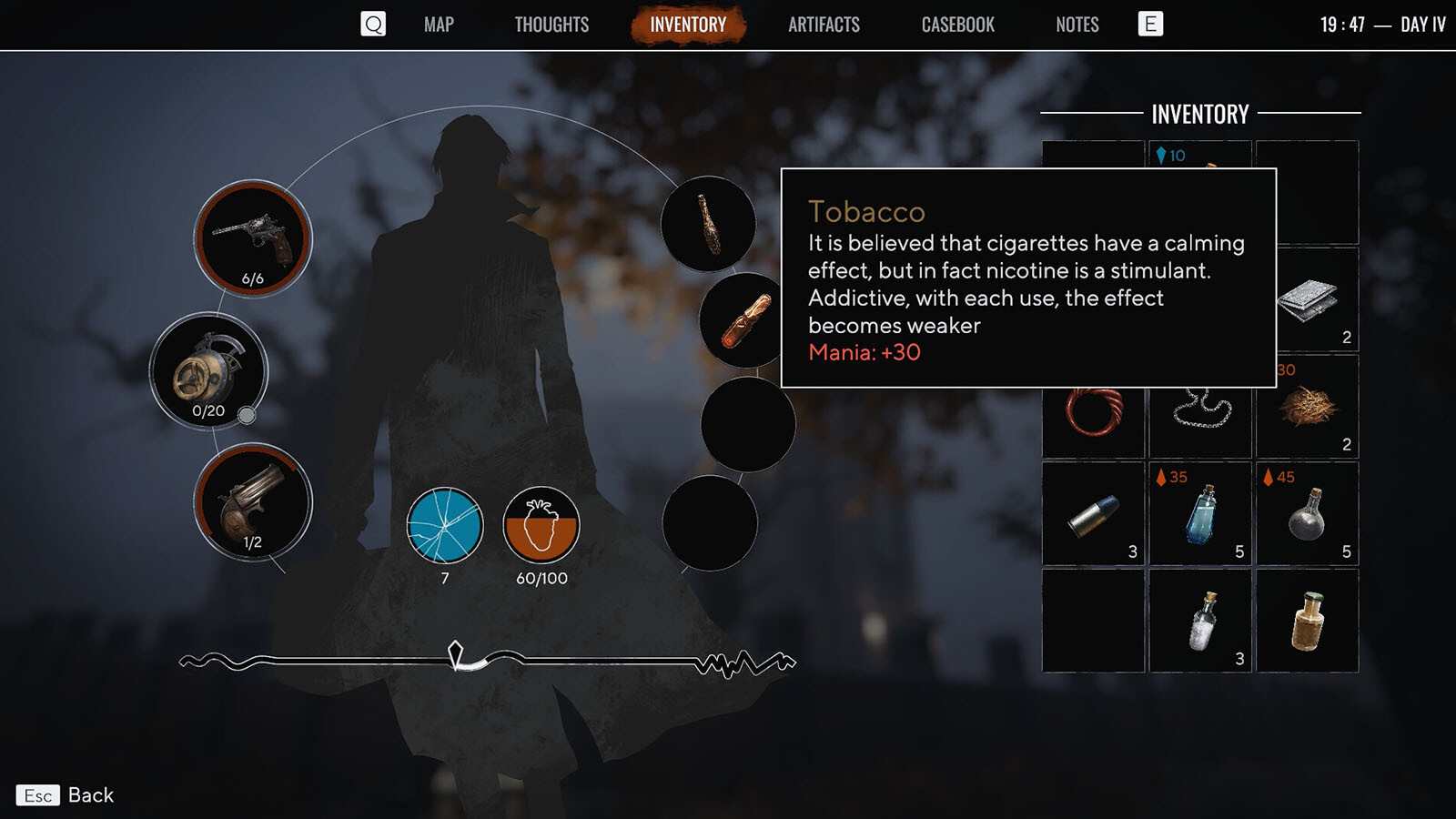Screen dimensions: 1456x819
Task: Select the amber ampoule quick slot
Action: (746, 320)
